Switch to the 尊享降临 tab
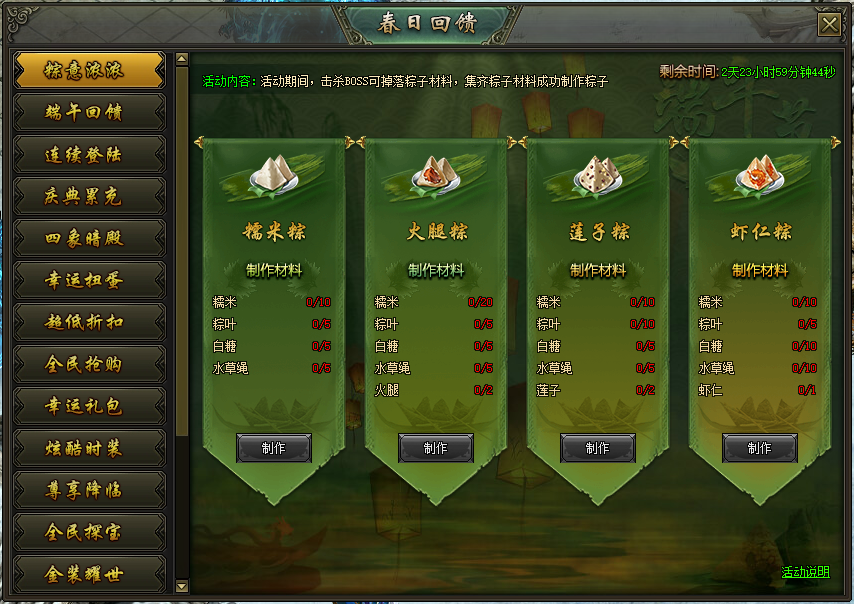Image resolution: width=854 pixels, height=604 pixels. click(89, 490)
